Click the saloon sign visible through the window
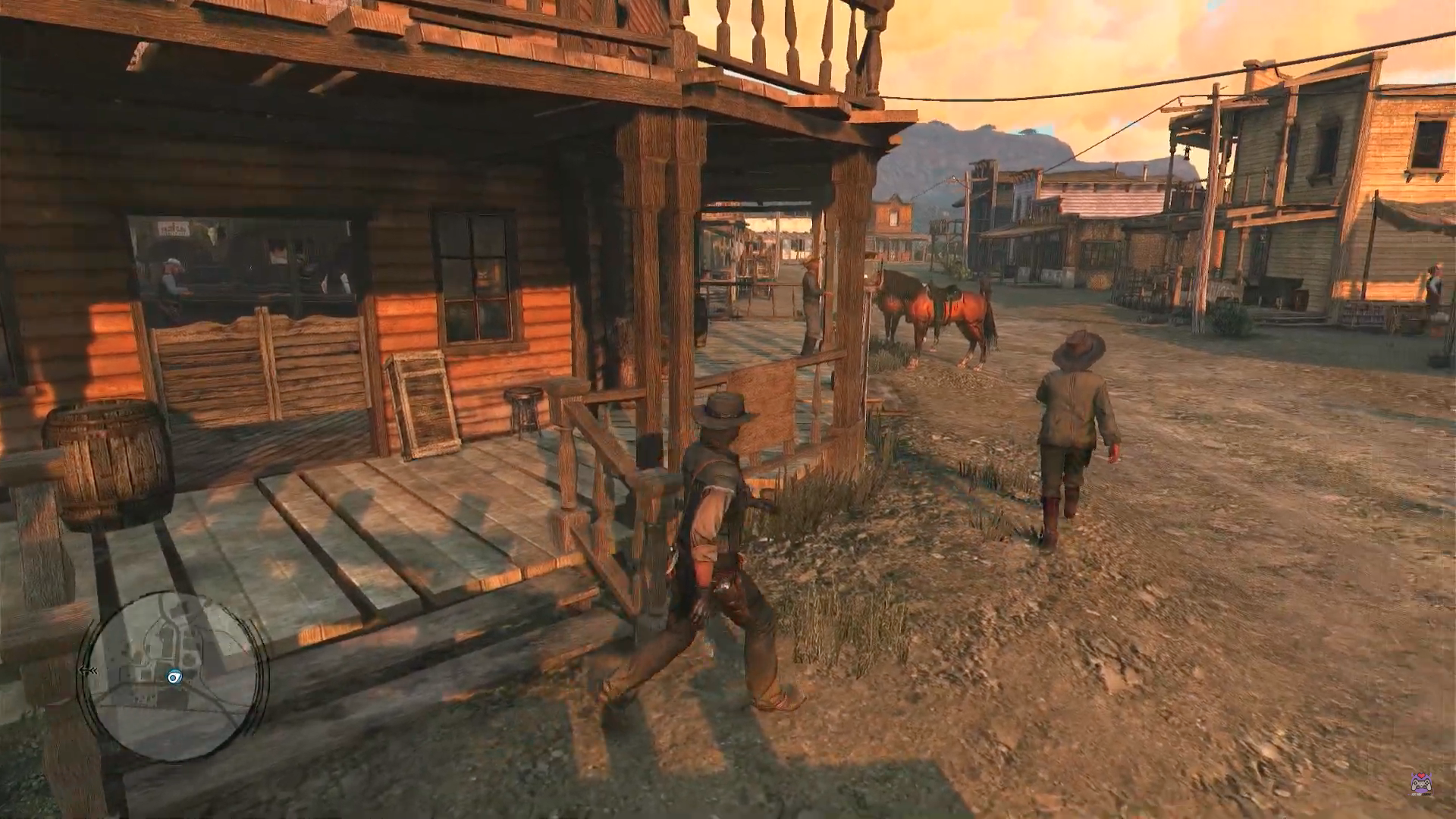This screenshot has height=819, width=1456. point(173,227)
